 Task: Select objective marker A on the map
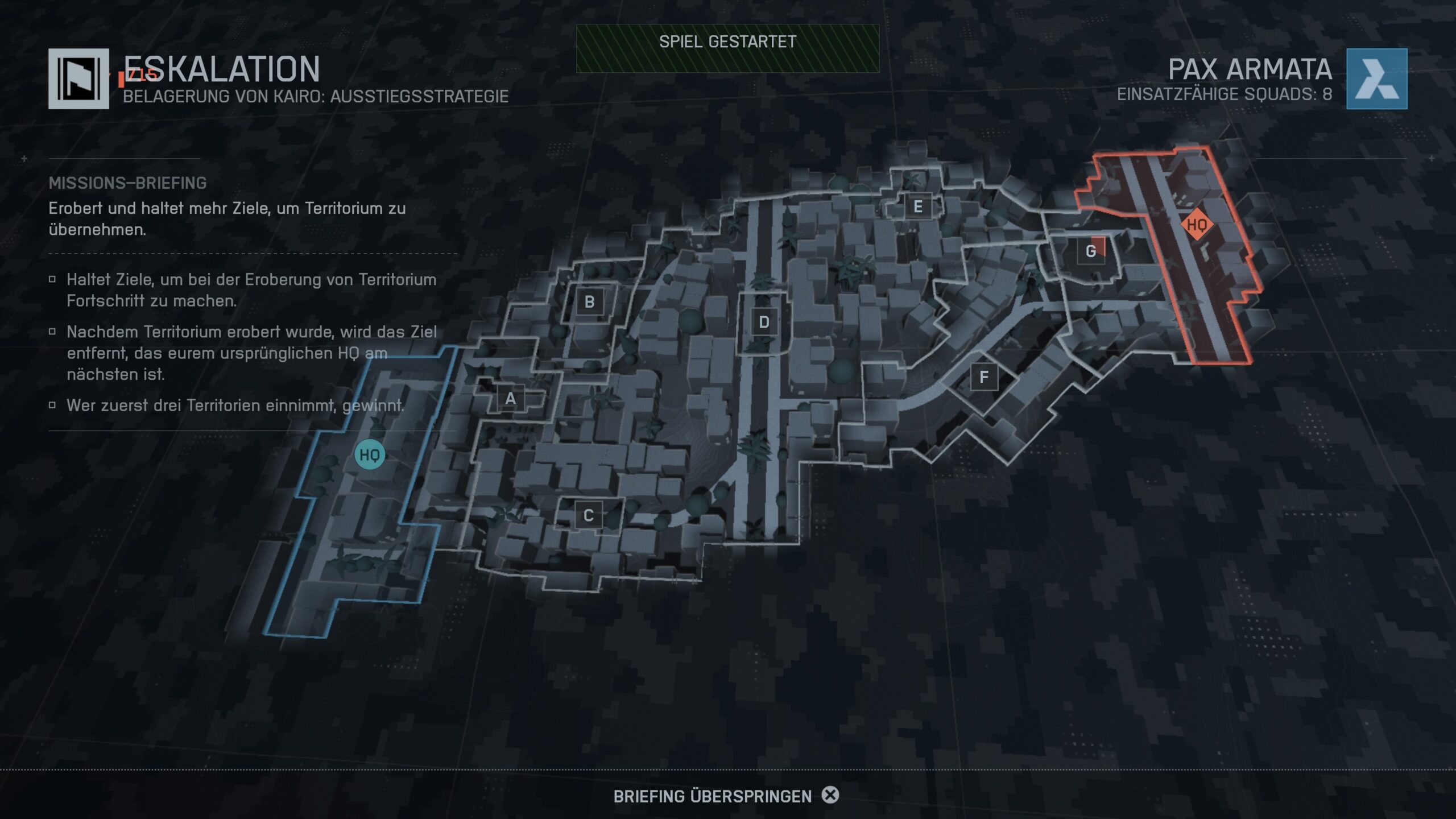coord(510,399)
